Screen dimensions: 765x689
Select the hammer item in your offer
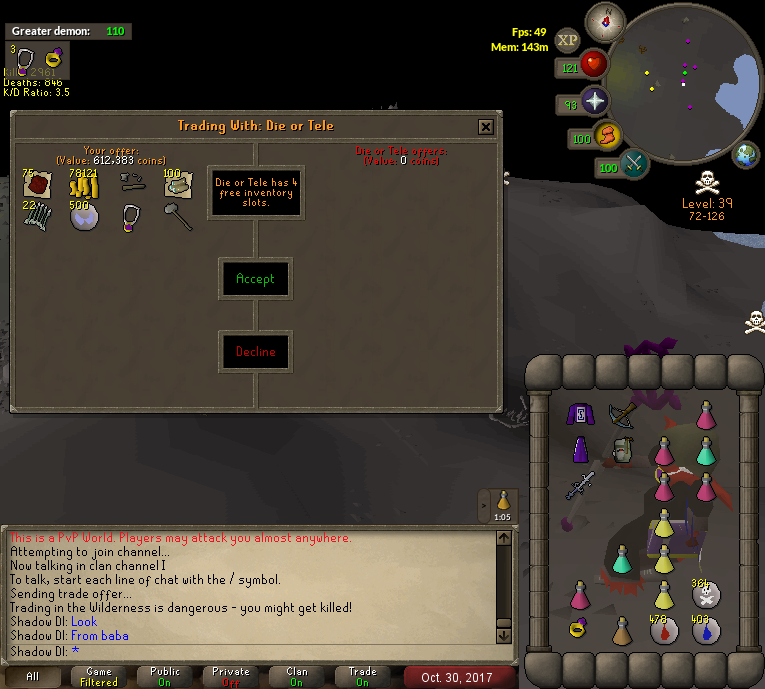click(179, 216)
